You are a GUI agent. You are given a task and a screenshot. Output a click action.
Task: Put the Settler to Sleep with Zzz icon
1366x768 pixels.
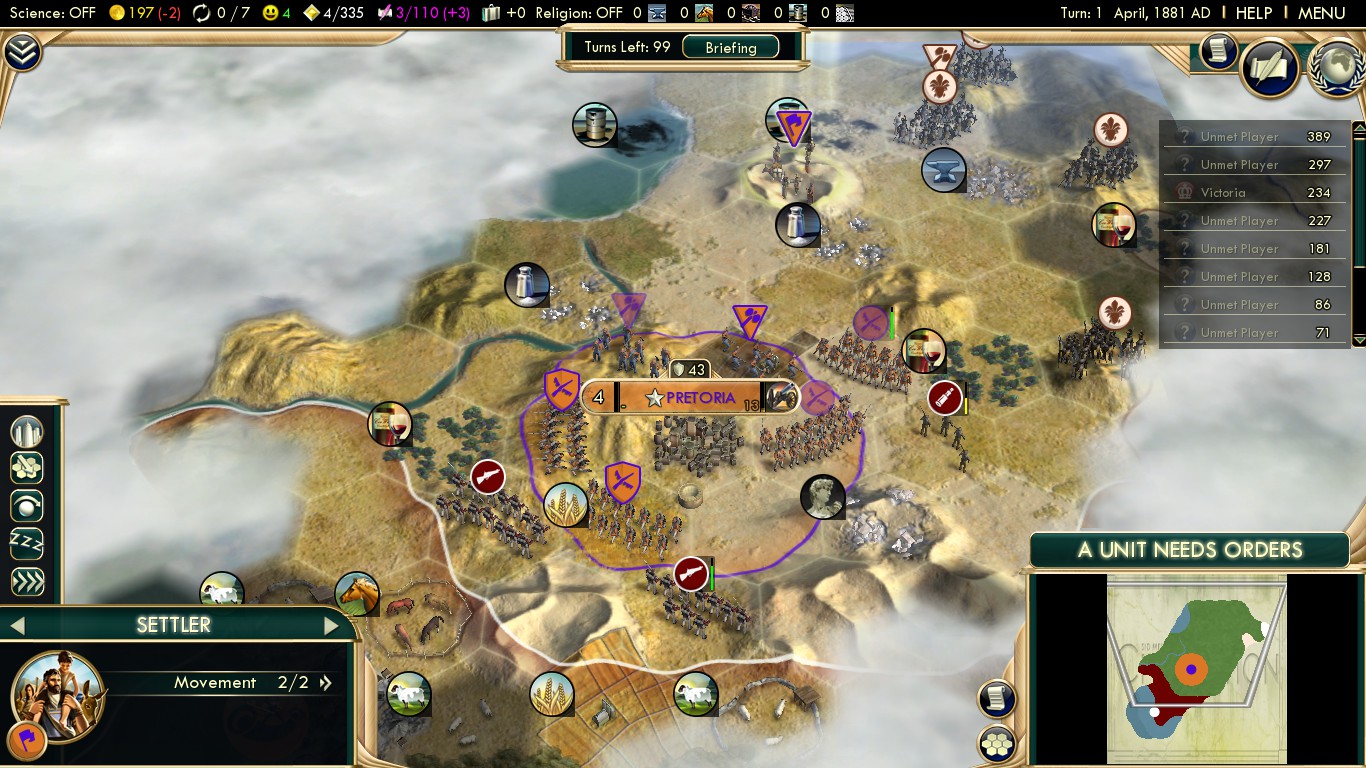pyautogui.click(x=27, y=543)
